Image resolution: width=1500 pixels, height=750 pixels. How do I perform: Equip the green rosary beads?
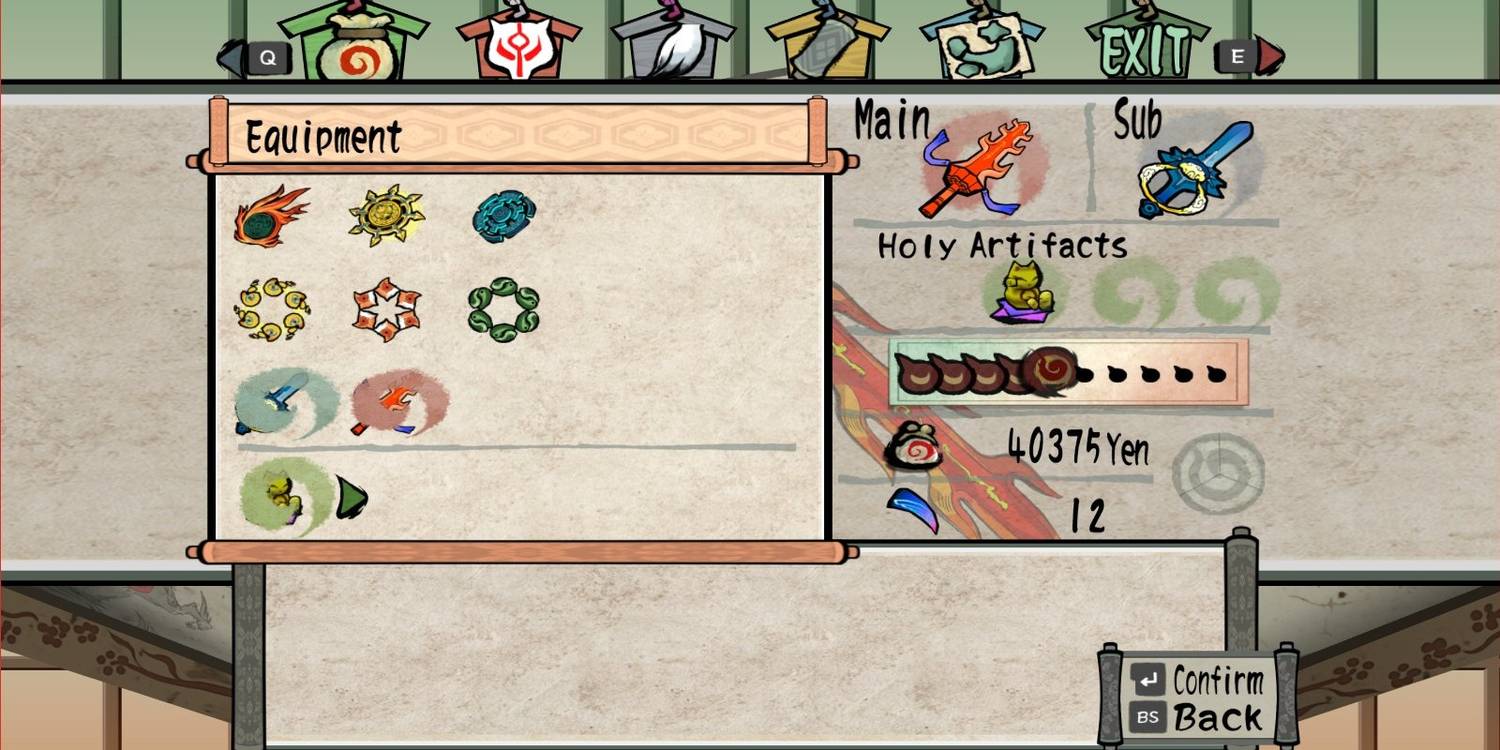(x=503, y=310)
